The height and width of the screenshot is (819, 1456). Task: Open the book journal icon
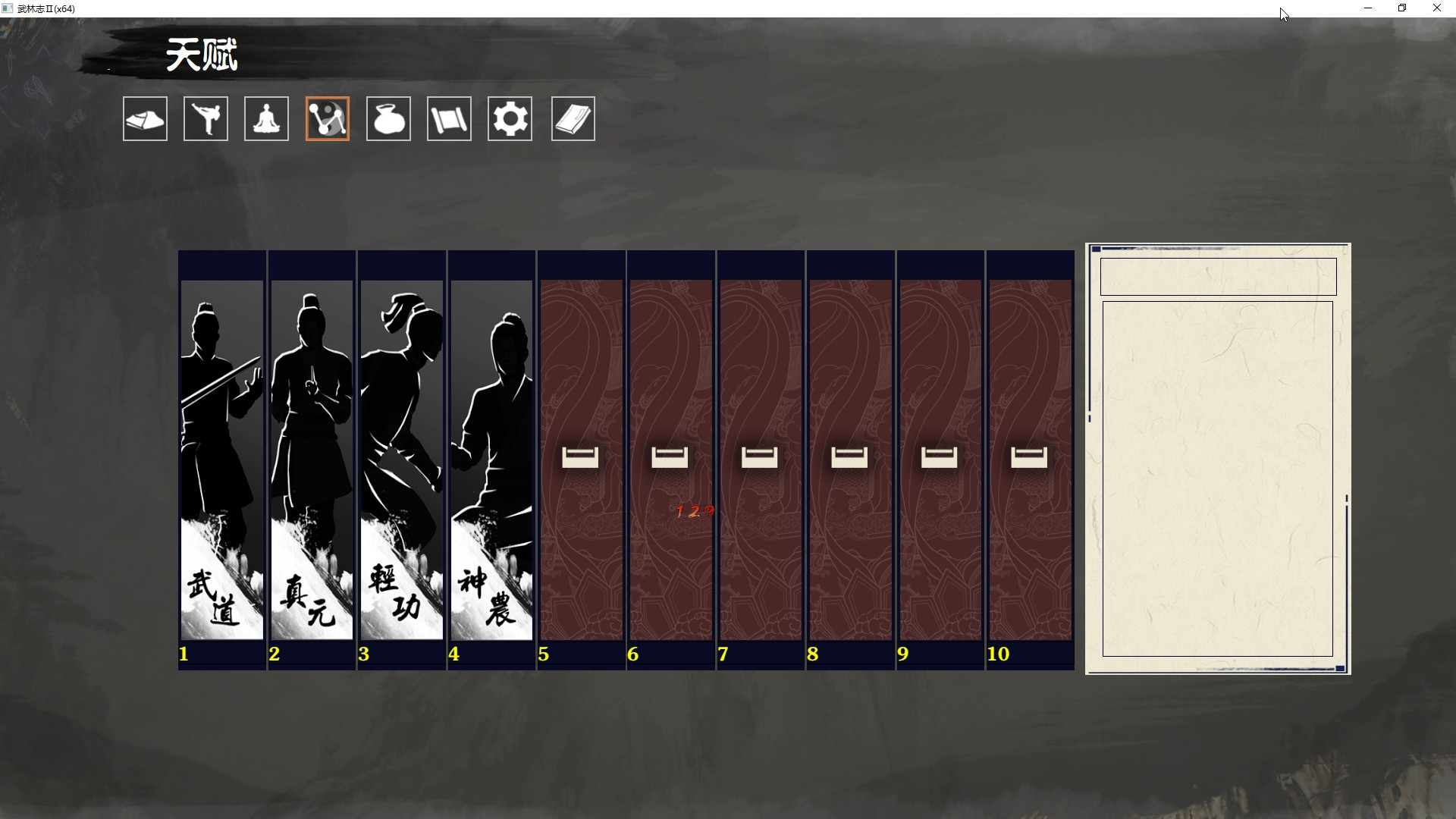click(573, 118)
